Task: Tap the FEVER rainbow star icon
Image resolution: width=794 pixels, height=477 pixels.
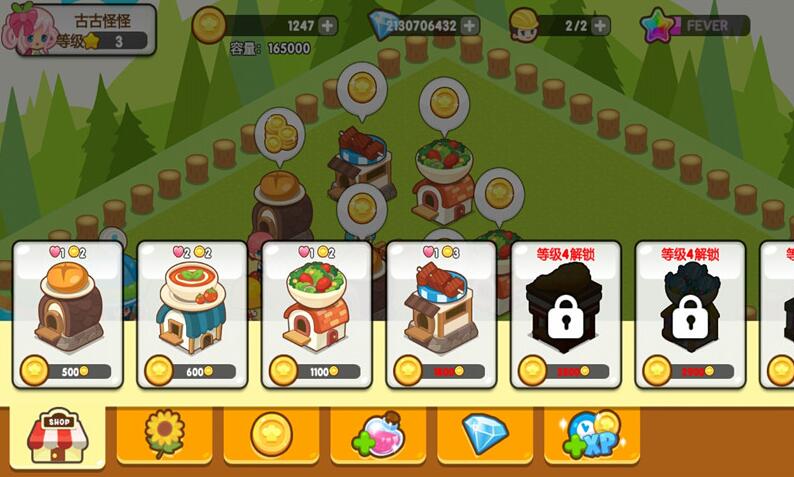Action: coord(658,25)
